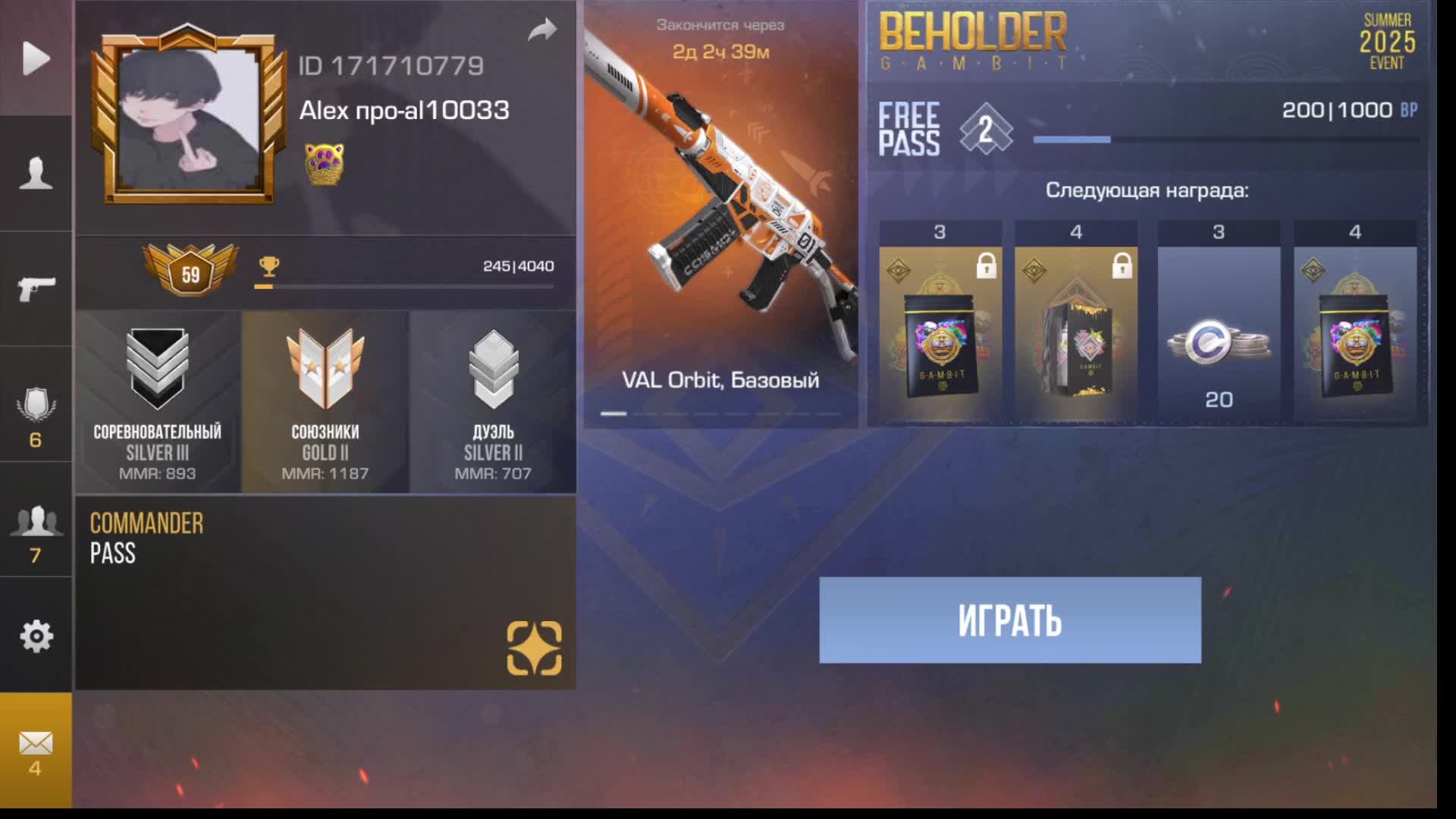Screen dimensions: 1456x819
Task: Select the Дуэль Silver II rank card
Action: [493, 403]
